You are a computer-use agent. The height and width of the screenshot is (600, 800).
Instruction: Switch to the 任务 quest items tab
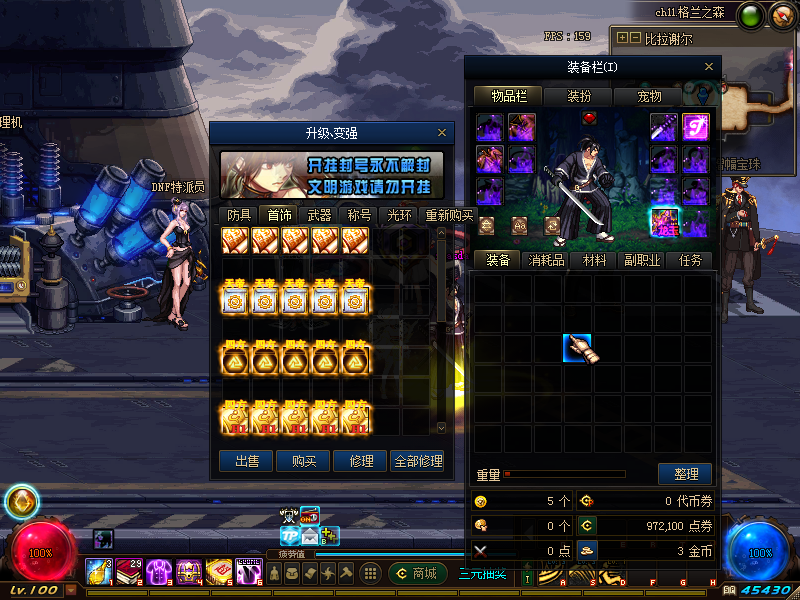click(690, 260)
